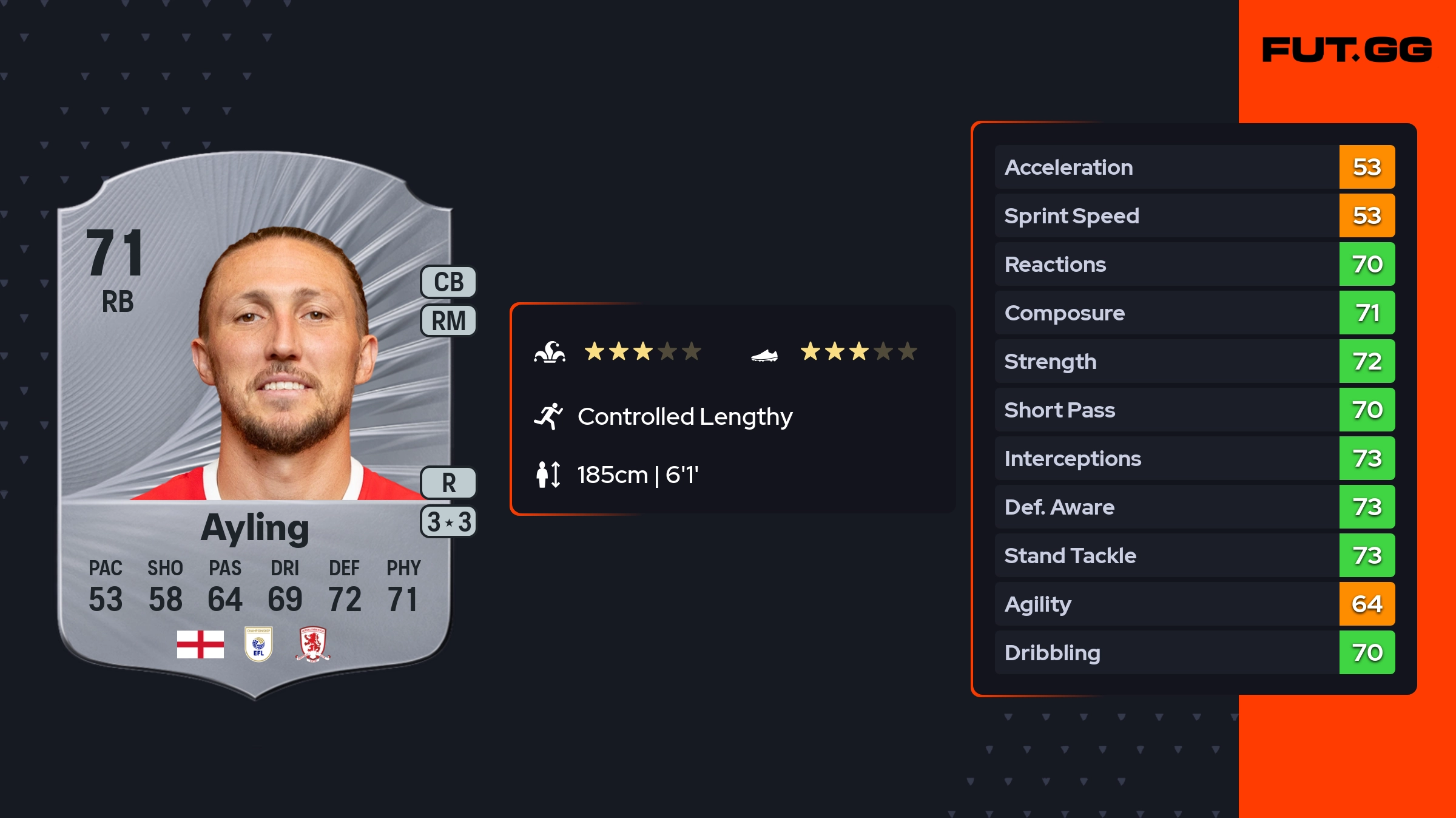This screenshot has width=1456, height=818.
Task: Select the Interceptions stat row
Action: coord(1194,458)
